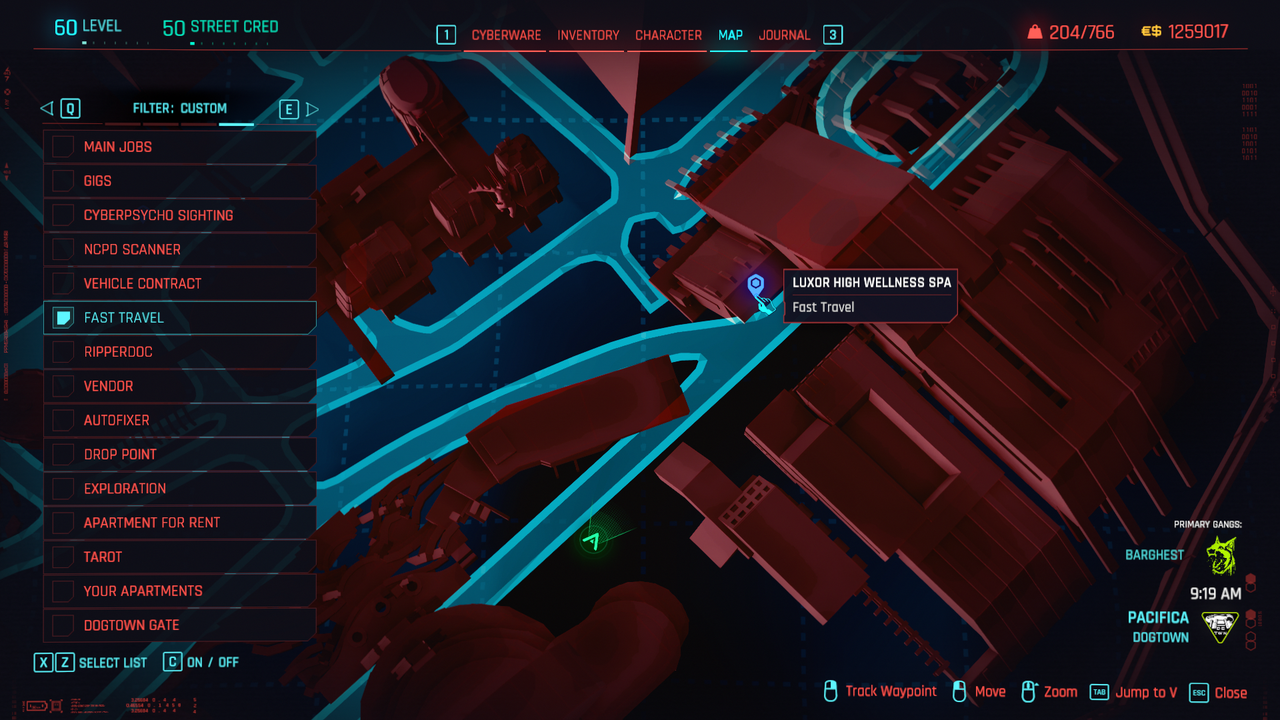Open the Cyberware tab
This screenshot has width=1280, height=720.
click(x=506, y=35)
